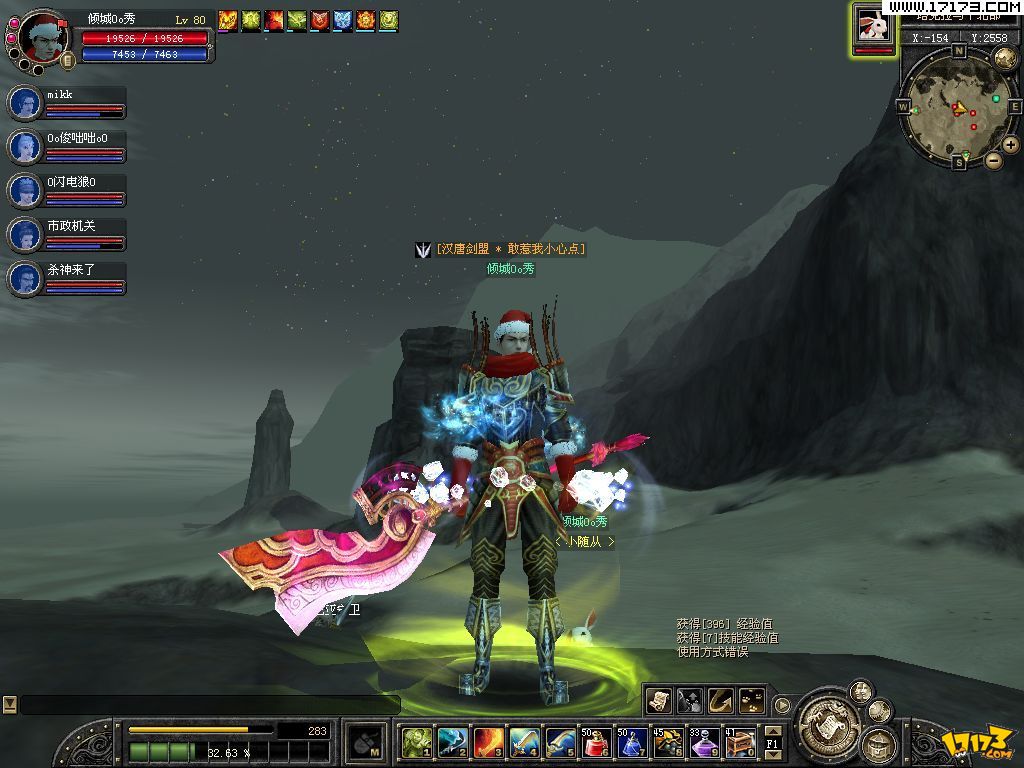Viewport: 1024px width, 768px height.
Task: Zoom out the minimap with minus button
Action: click(993, 160)
